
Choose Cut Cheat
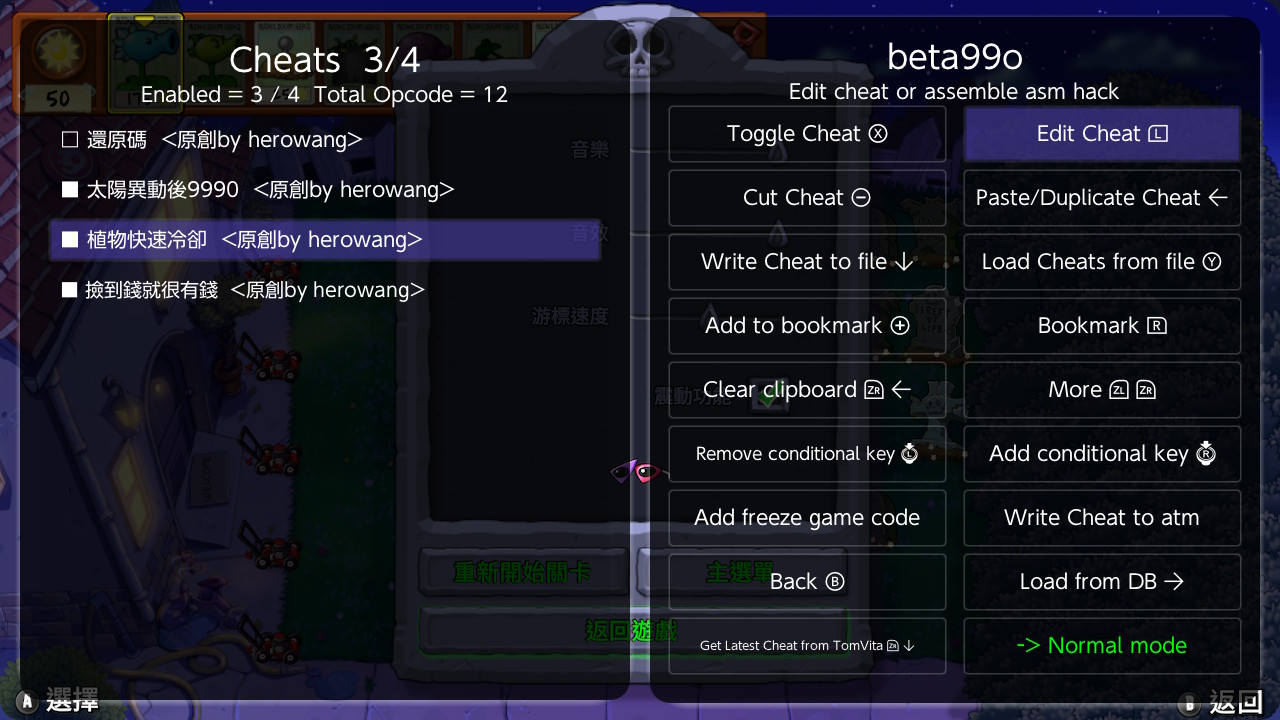(x=807, y=198)
